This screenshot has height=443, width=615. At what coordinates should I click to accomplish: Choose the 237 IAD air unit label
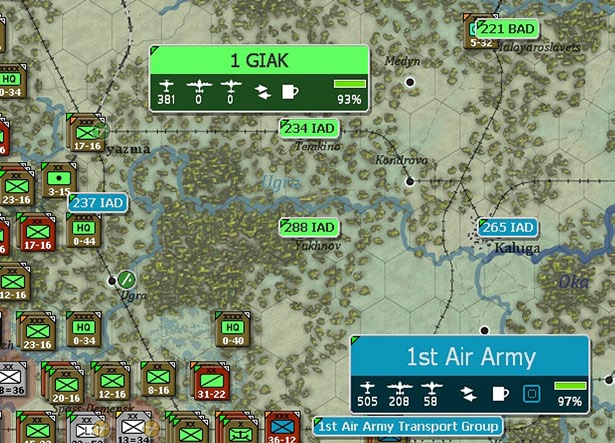97,203
